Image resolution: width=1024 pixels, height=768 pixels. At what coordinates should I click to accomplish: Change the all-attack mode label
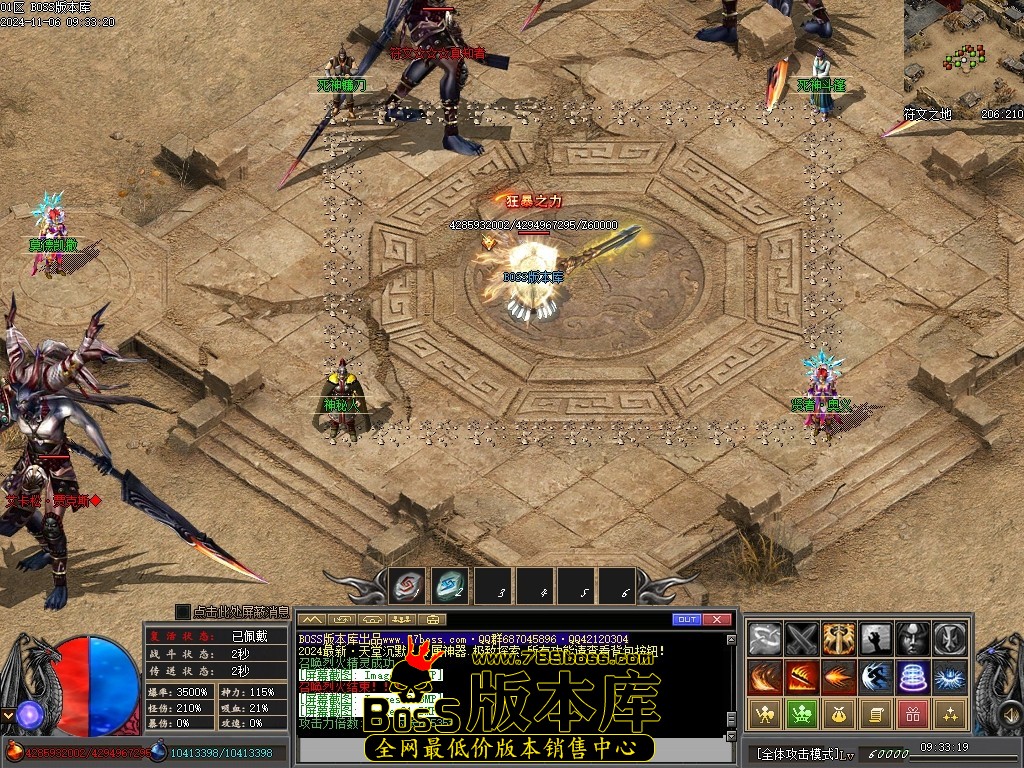tap(798, 753)
